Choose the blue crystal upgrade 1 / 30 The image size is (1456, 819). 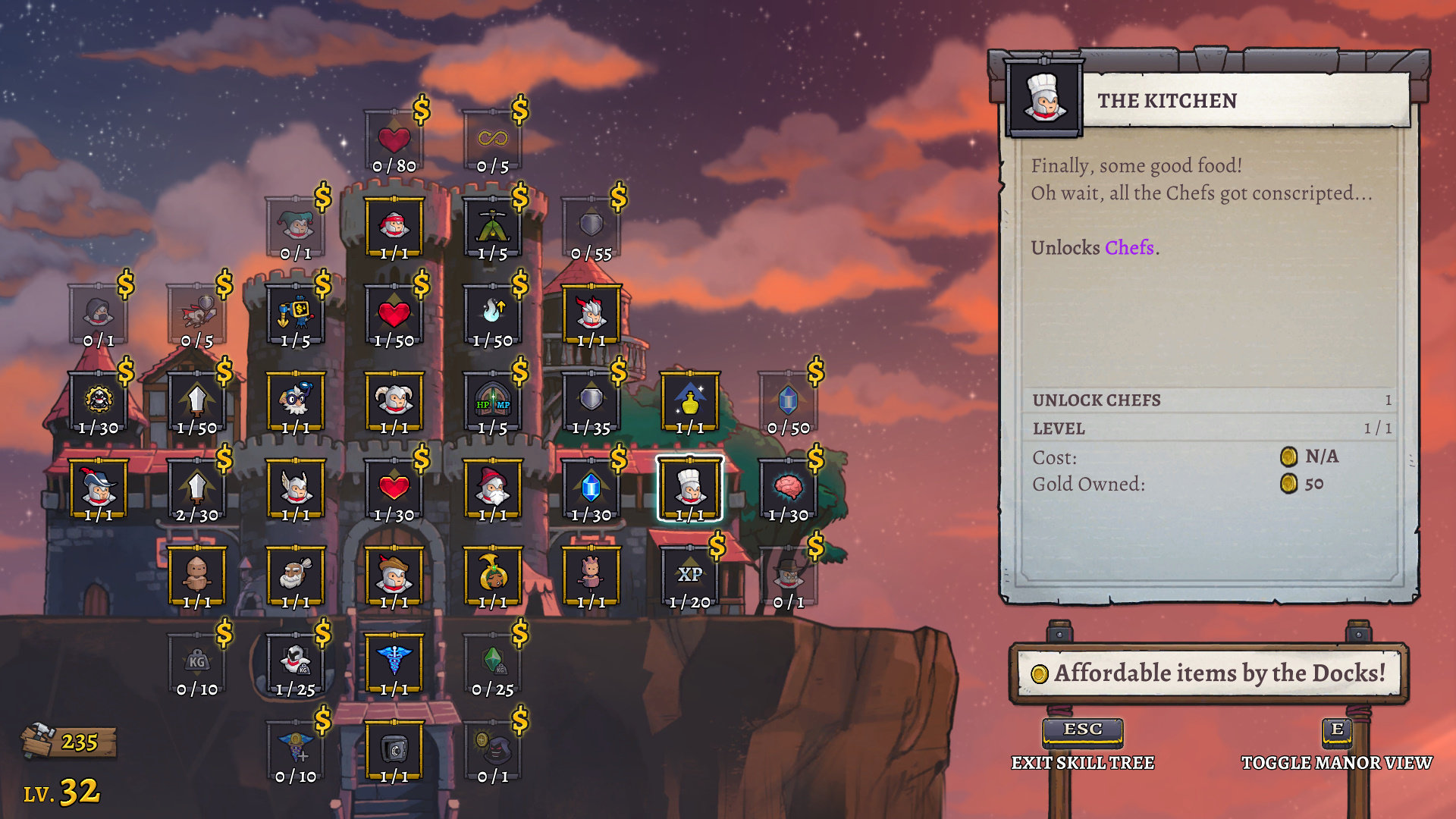coord(591,488)
